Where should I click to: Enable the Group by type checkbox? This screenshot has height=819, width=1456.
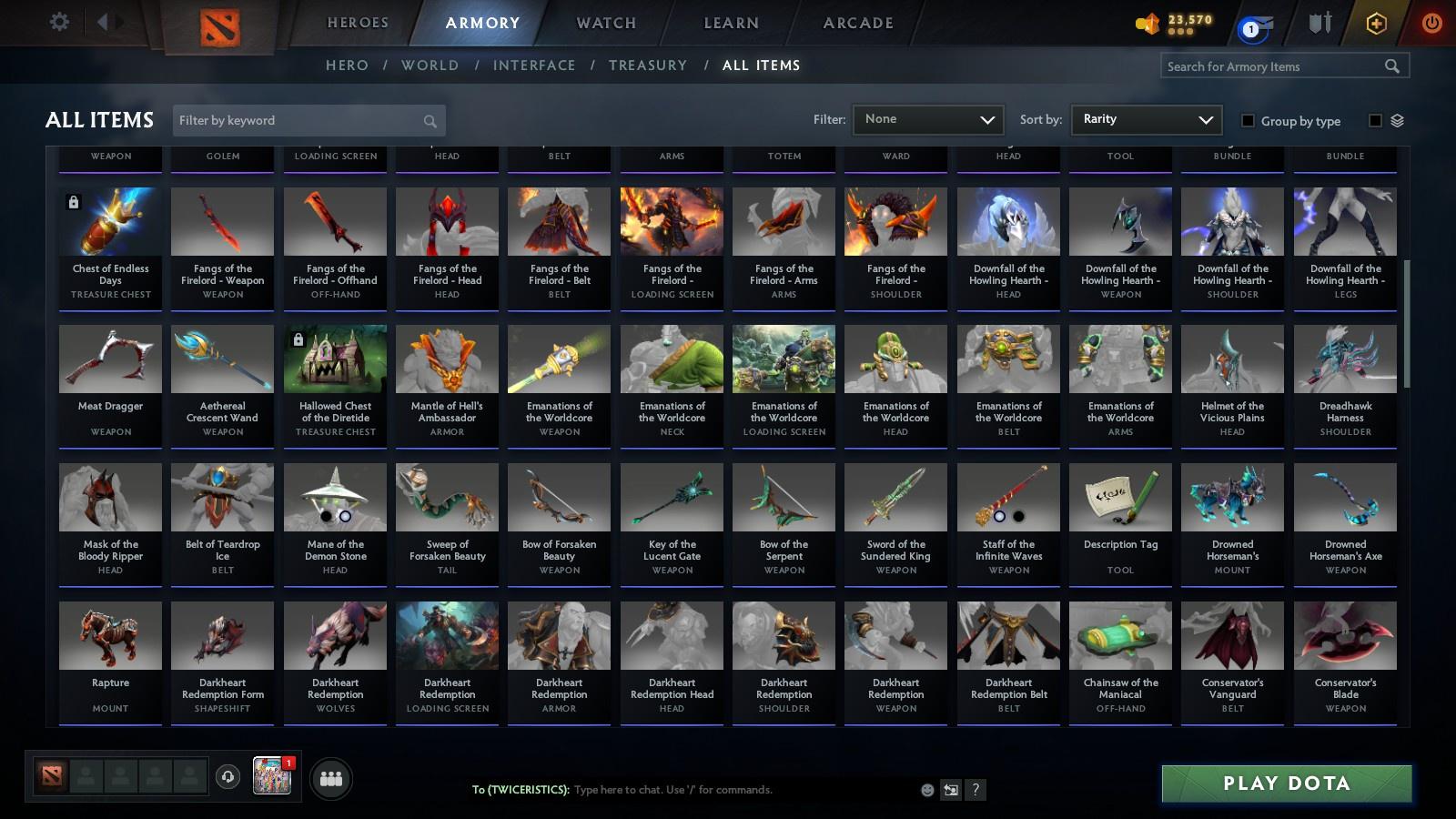click(x=1249, y=120)
